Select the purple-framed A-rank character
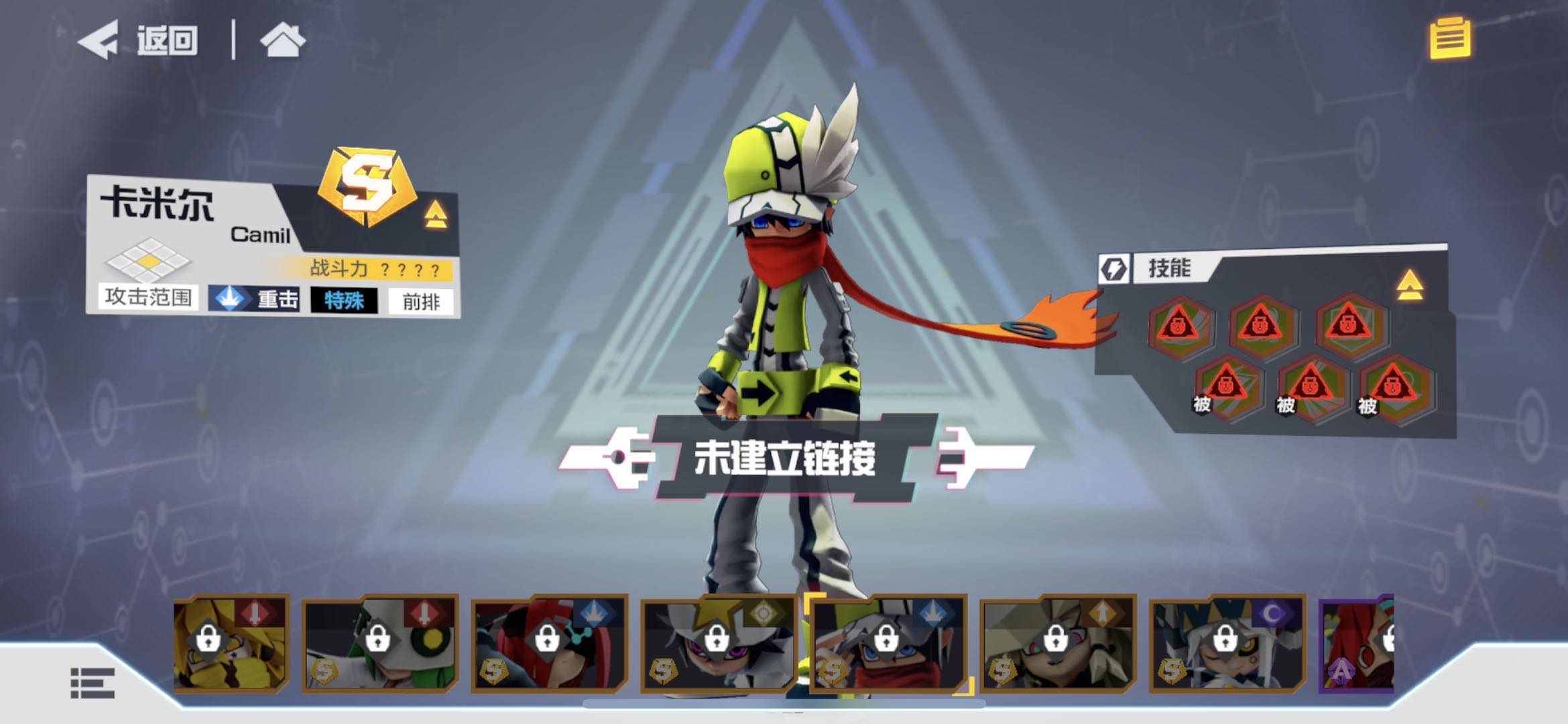 coord(1357,644)
